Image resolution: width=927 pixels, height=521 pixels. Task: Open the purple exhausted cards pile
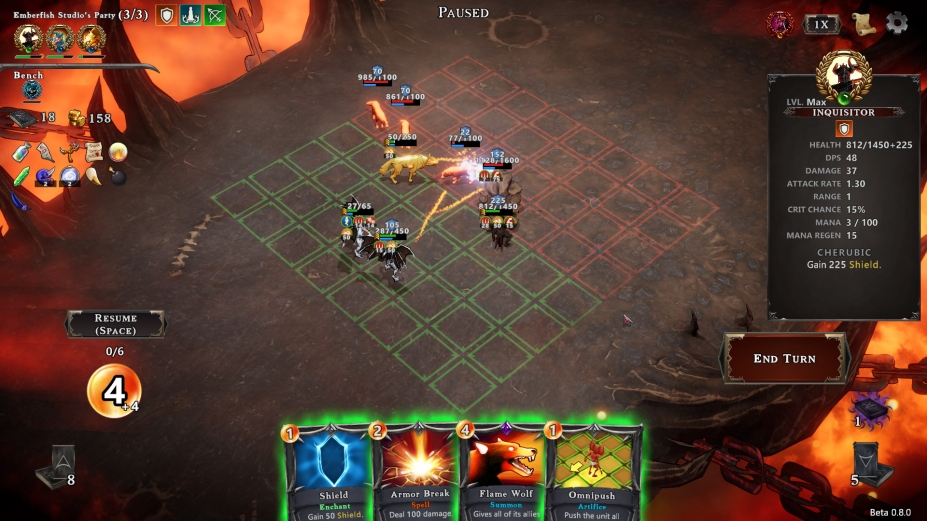868,407
